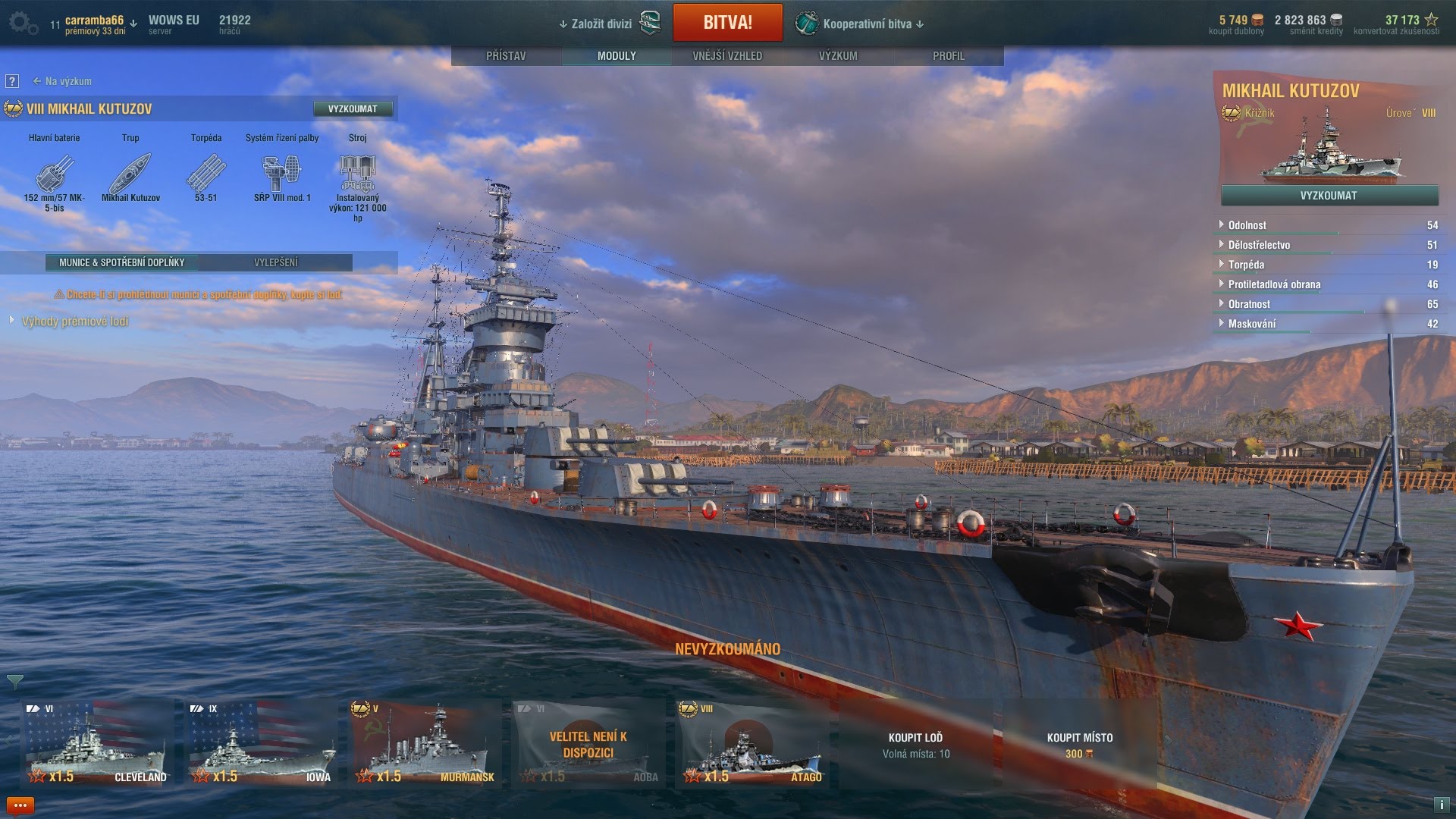The image size is (1456, 819).
Task: Open the settings gear icon
Action: pos(22,24)
